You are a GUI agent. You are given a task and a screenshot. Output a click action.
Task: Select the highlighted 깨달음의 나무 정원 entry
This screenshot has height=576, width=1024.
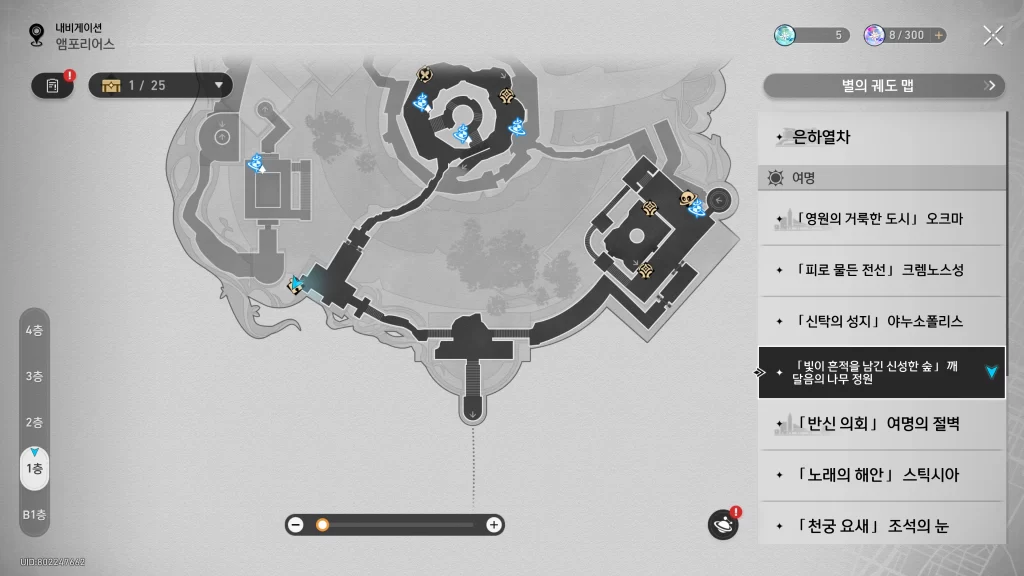880,372
